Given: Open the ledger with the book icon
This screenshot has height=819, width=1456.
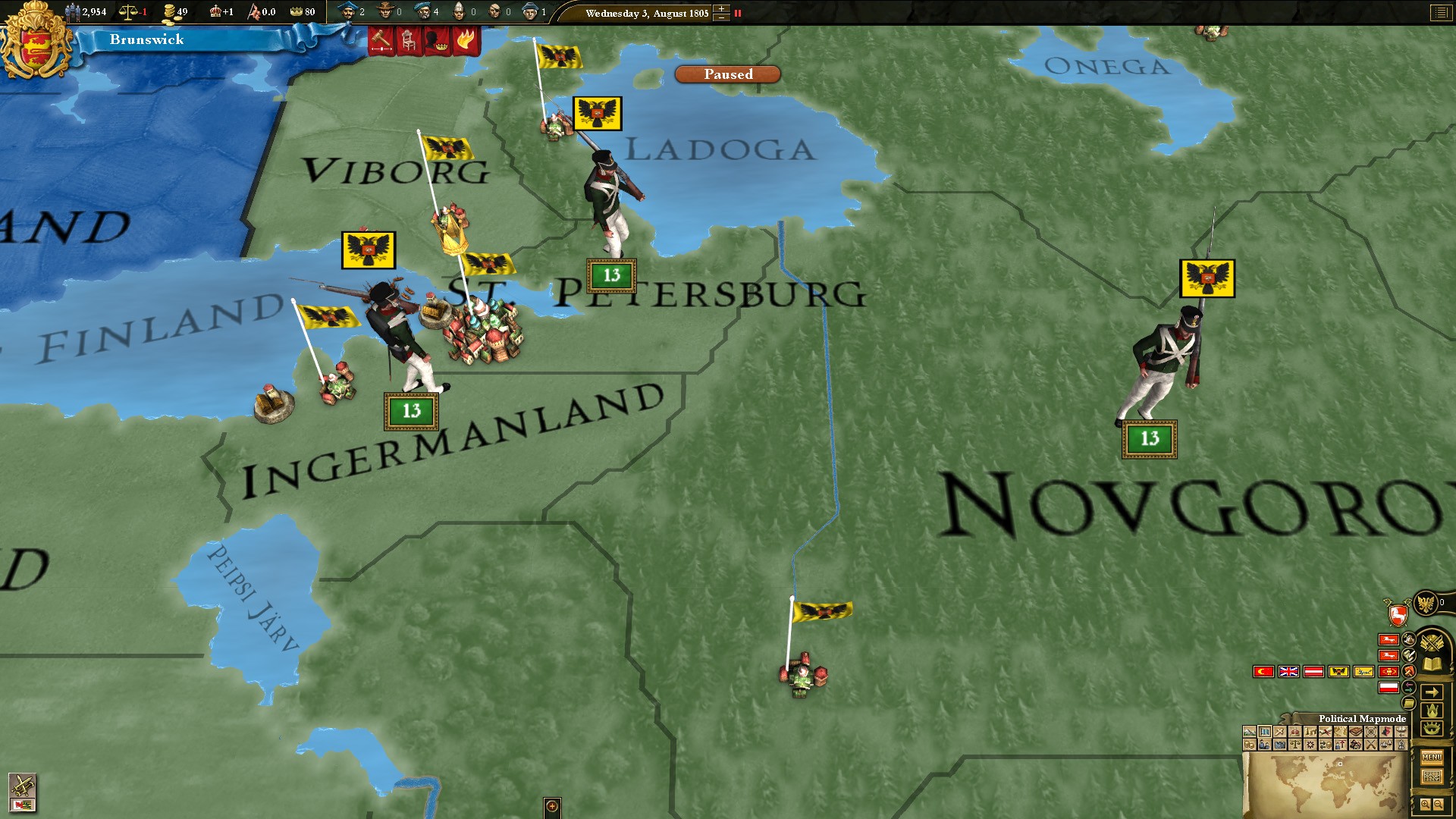Looking at the screenshot, I should click(1431, 664).
